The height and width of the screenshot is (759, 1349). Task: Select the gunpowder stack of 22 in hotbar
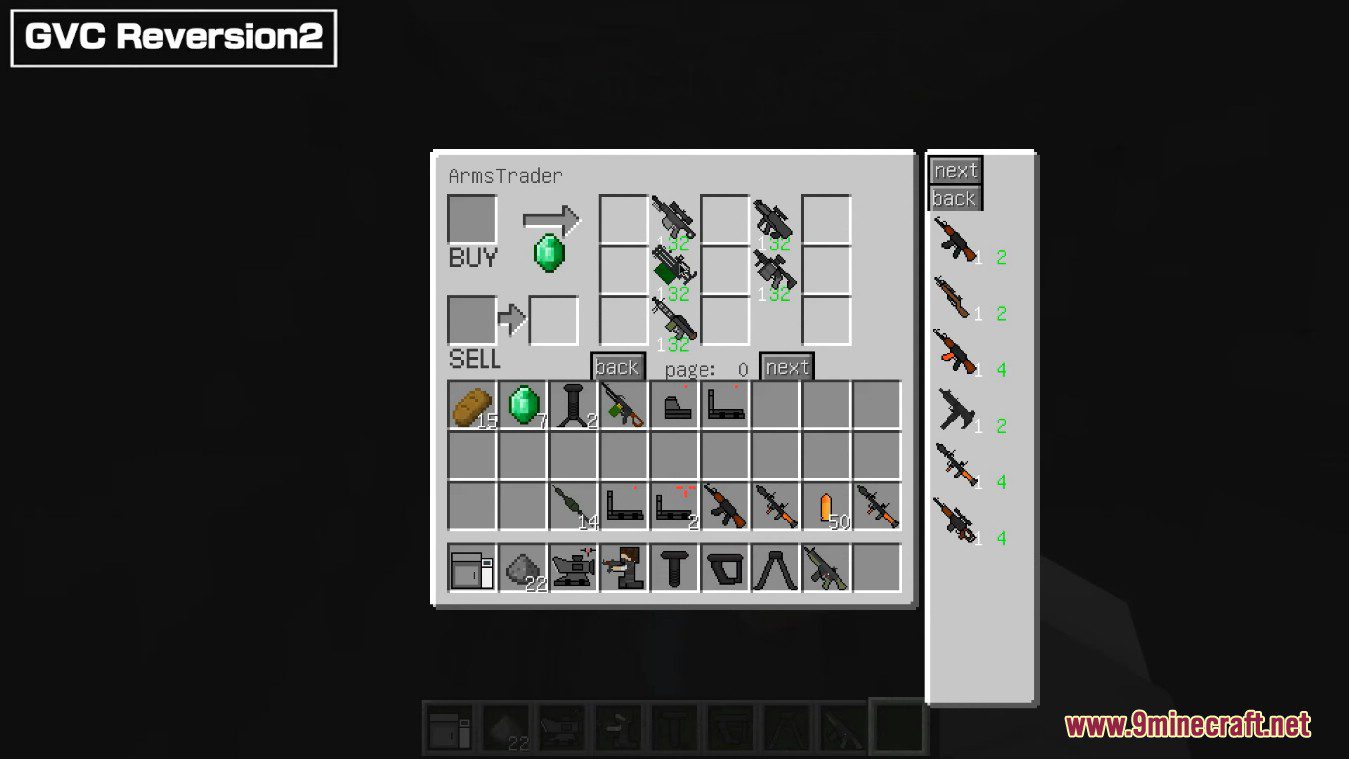(x=524, y=570)
